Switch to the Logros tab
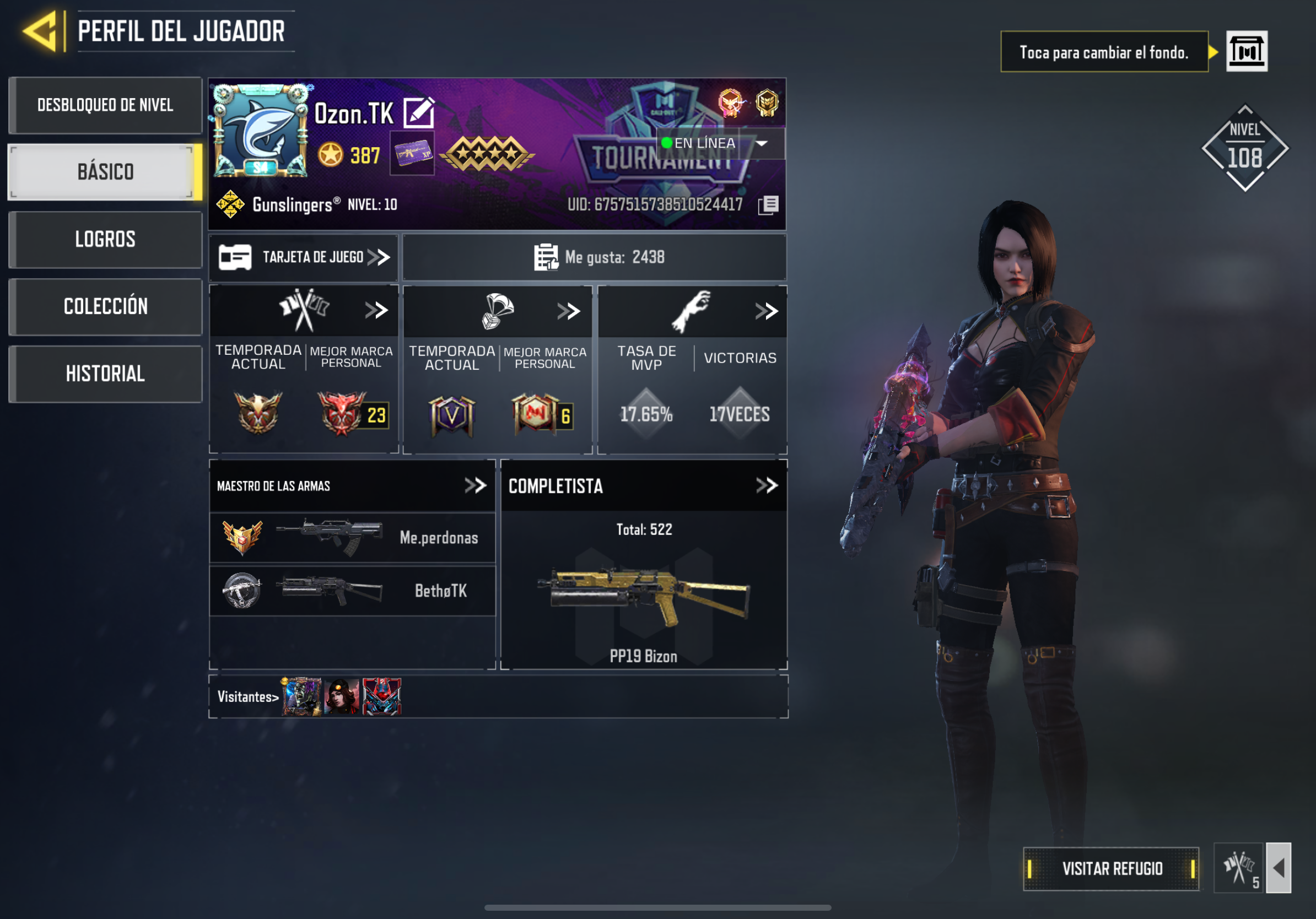The width and height of the screenshot is (1316, 919). pyautogui.click(x=105, y=240)
